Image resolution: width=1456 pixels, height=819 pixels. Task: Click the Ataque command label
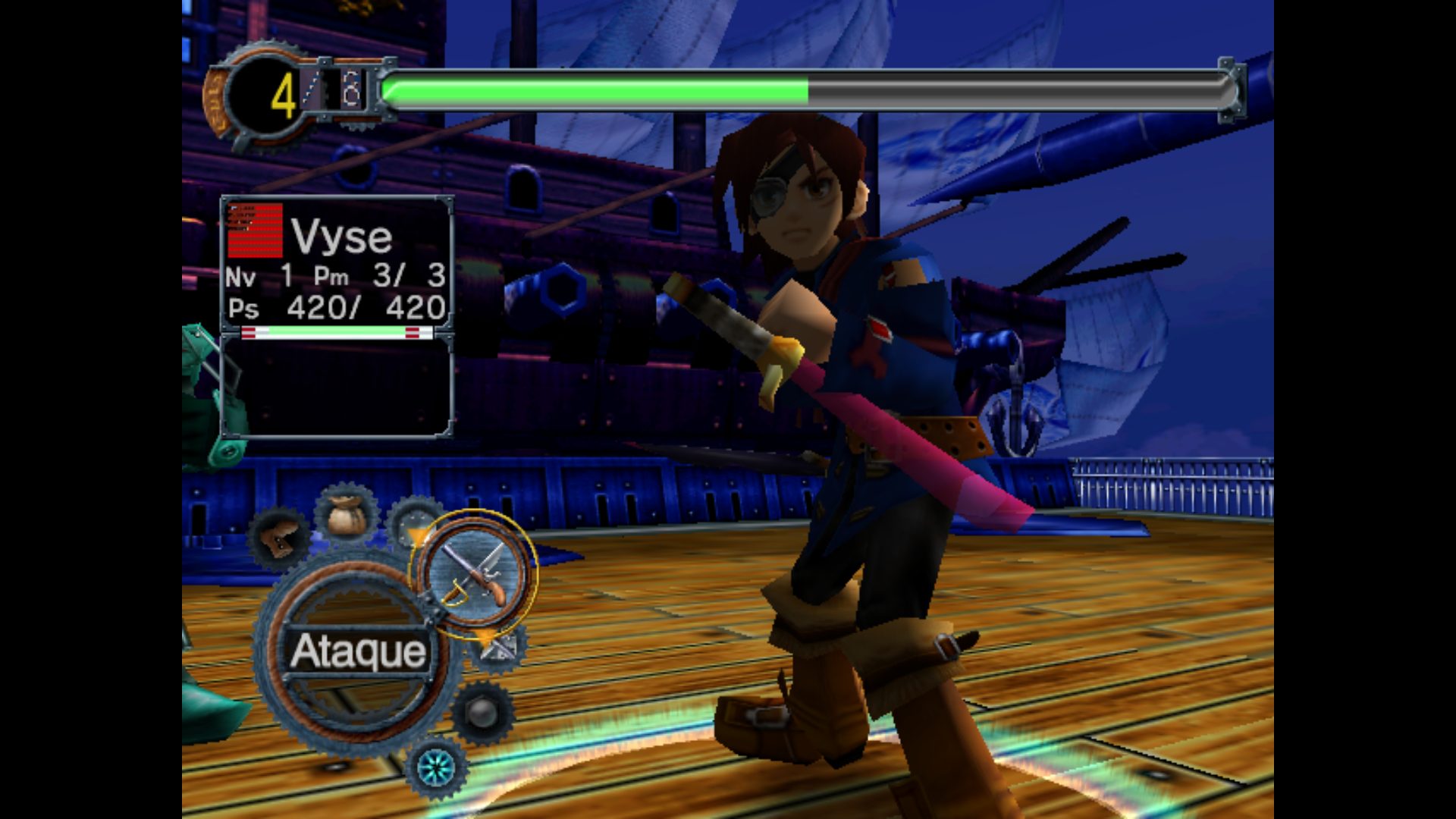(358, 652)
